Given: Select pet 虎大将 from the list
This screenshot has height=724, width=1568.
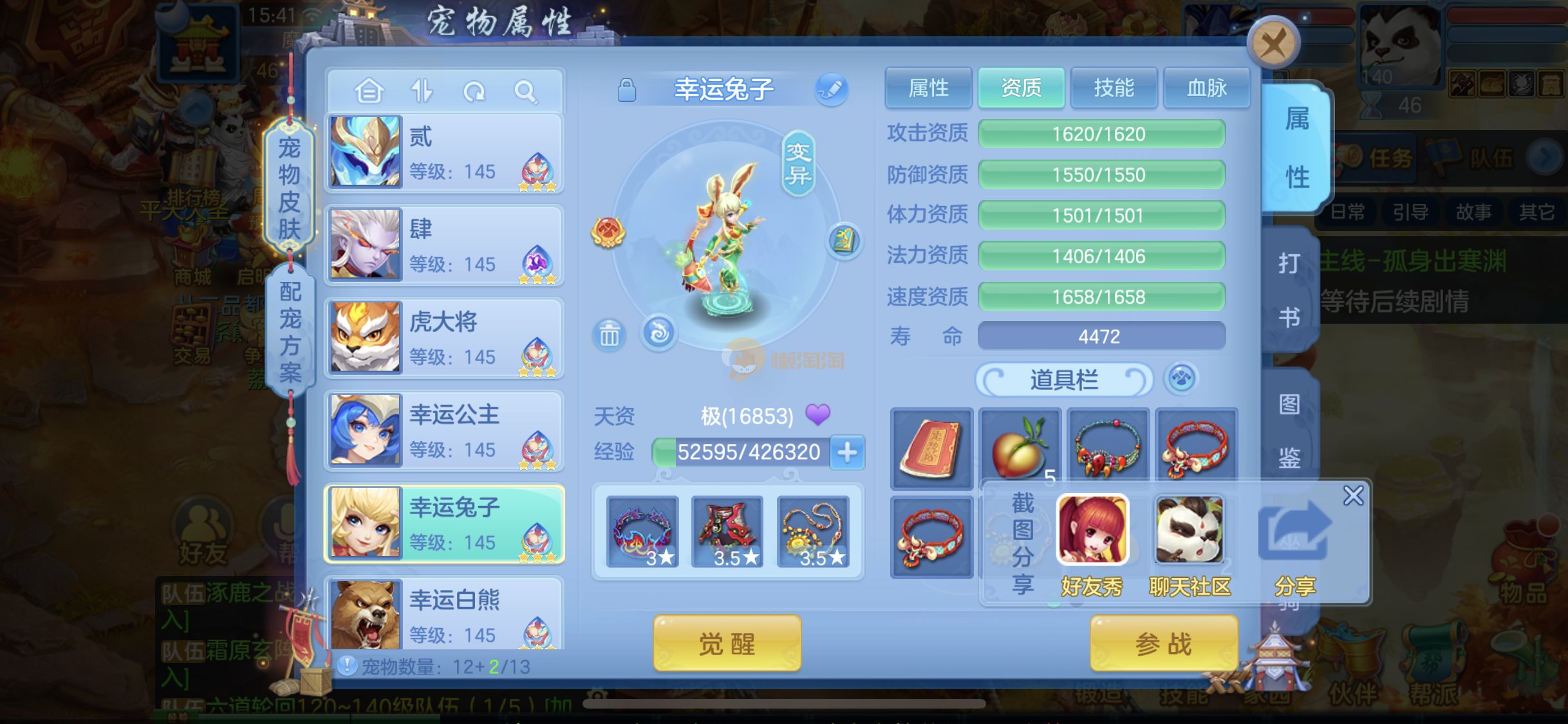Looking at the screenshot, I should click(x=444, y=339).
